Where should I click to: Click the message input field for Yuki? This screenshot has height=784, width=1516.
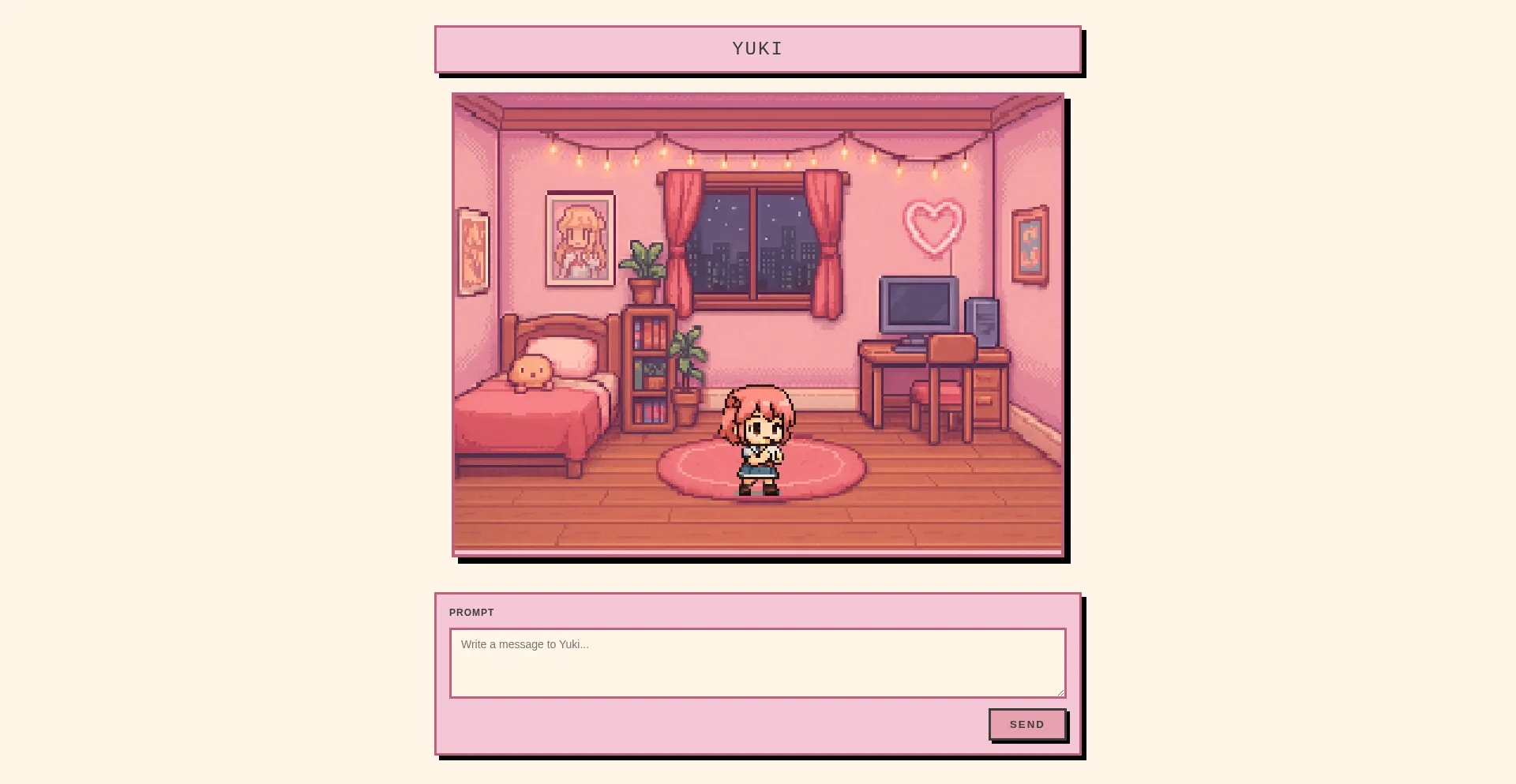click(756, 662)
